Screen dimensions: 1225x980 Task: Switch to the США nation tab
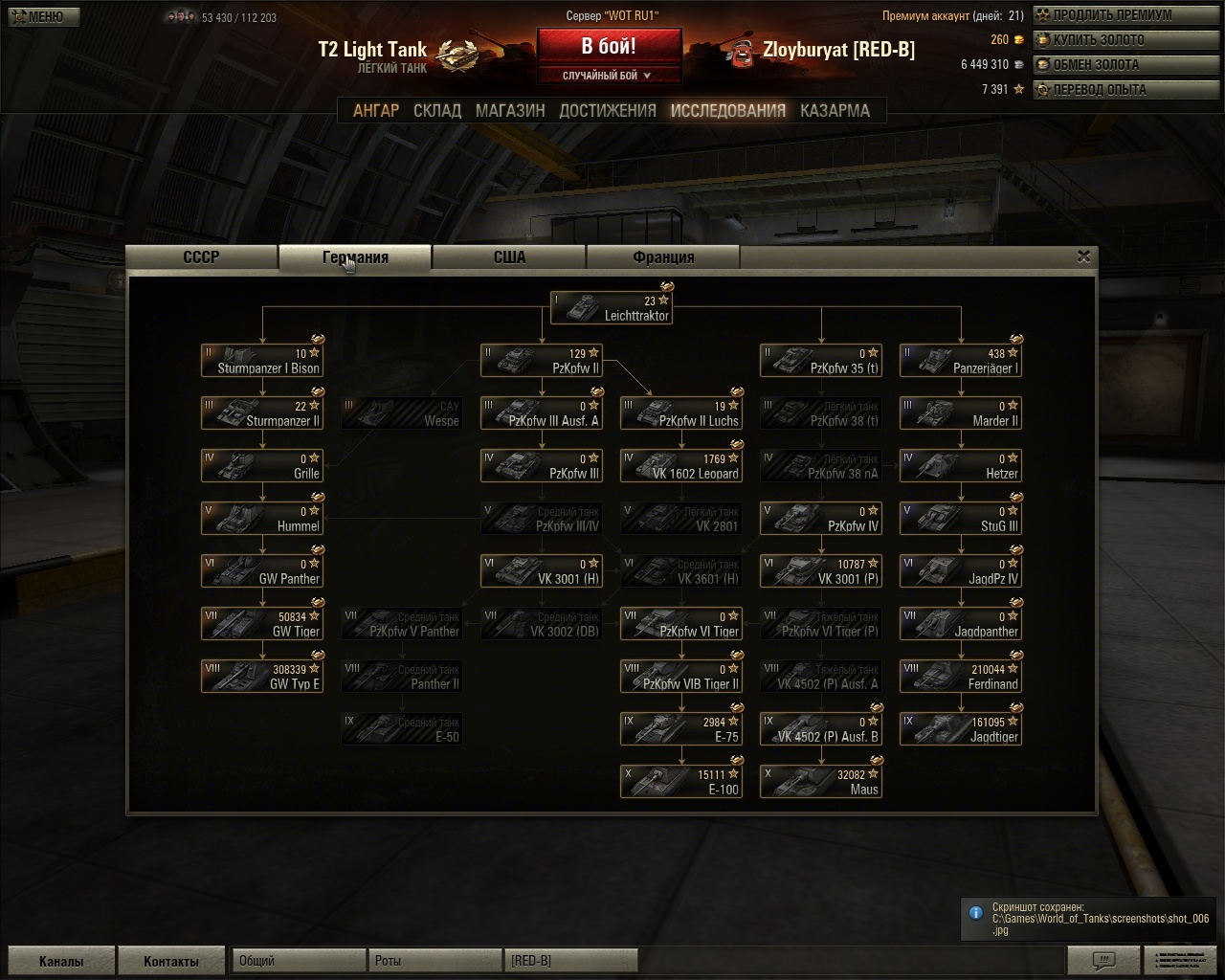pos(509,256)
